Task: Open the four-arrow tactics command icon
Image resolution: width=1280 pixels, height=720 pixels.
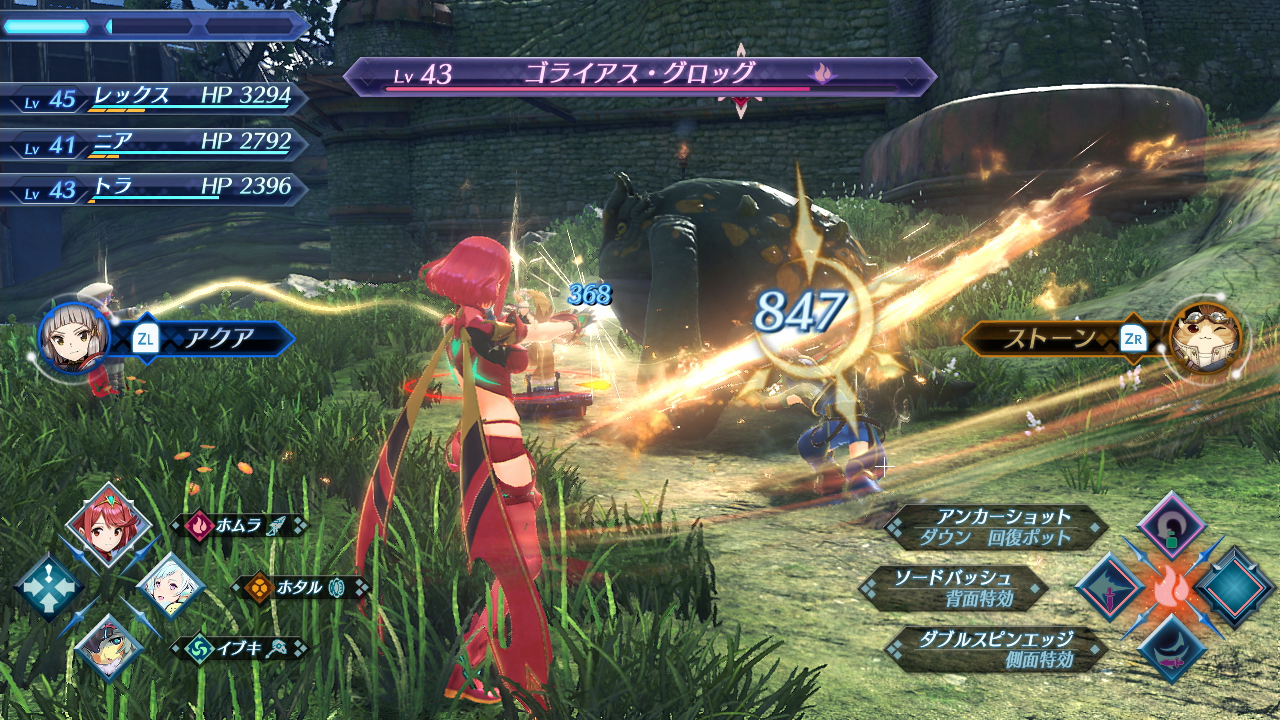Action: [47, 587]
